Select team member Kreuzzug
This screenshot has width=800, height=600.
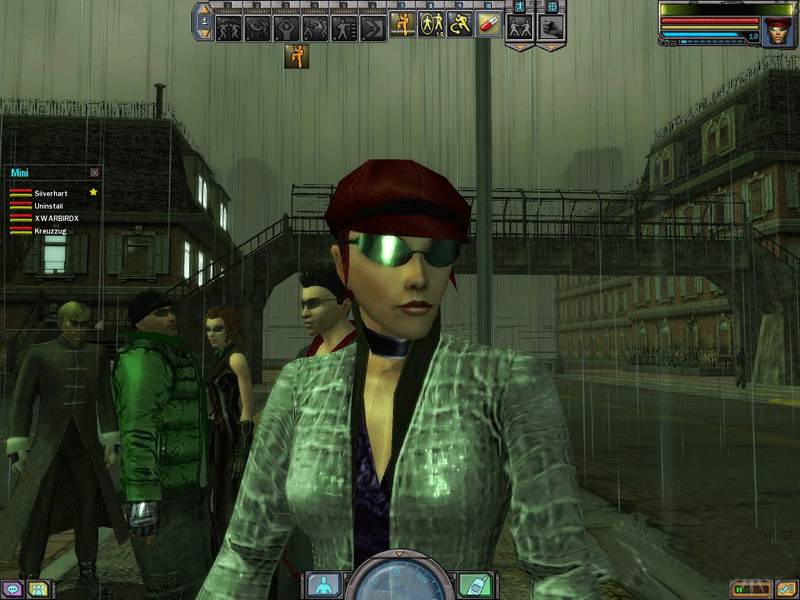51,230
